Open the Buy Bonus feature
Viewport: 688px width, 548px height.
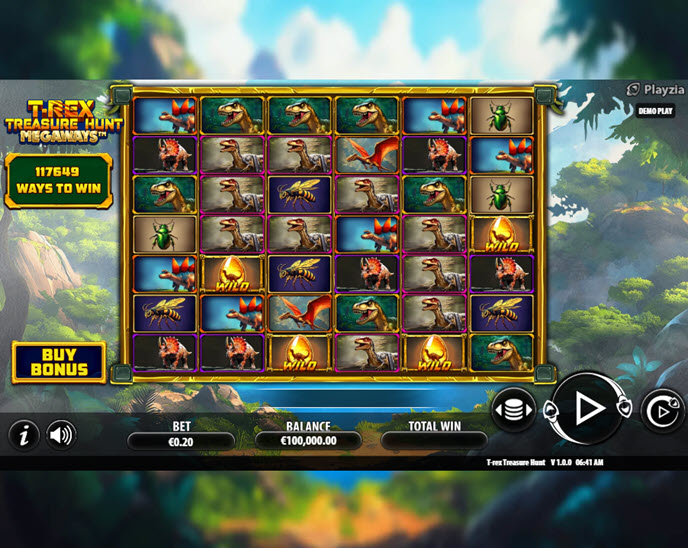tap(58, 361)
